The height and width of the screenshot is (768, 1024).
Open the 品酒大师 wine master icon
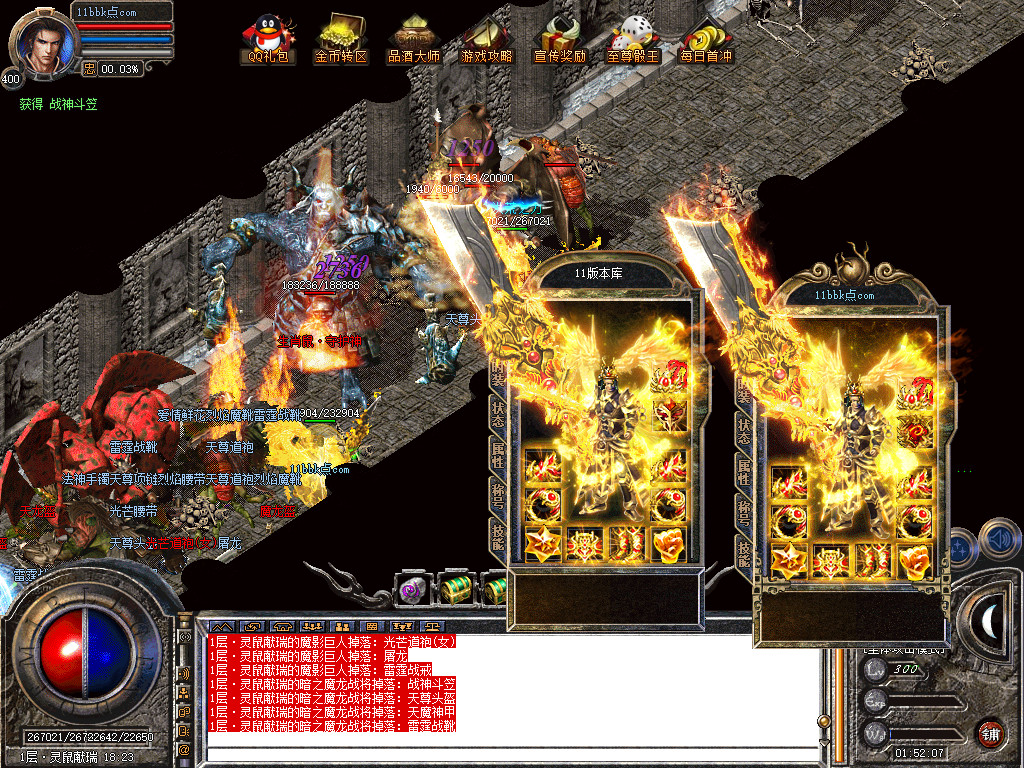pyautogui.click(x=413, y=38)
